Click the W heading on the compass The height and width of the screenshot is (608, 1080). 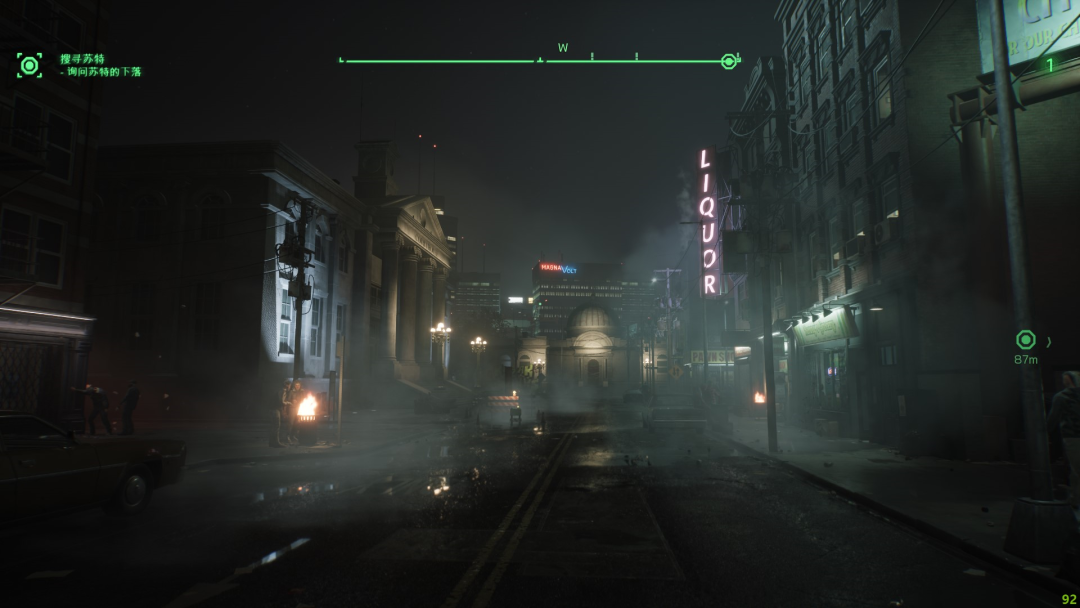pos(563,48)
